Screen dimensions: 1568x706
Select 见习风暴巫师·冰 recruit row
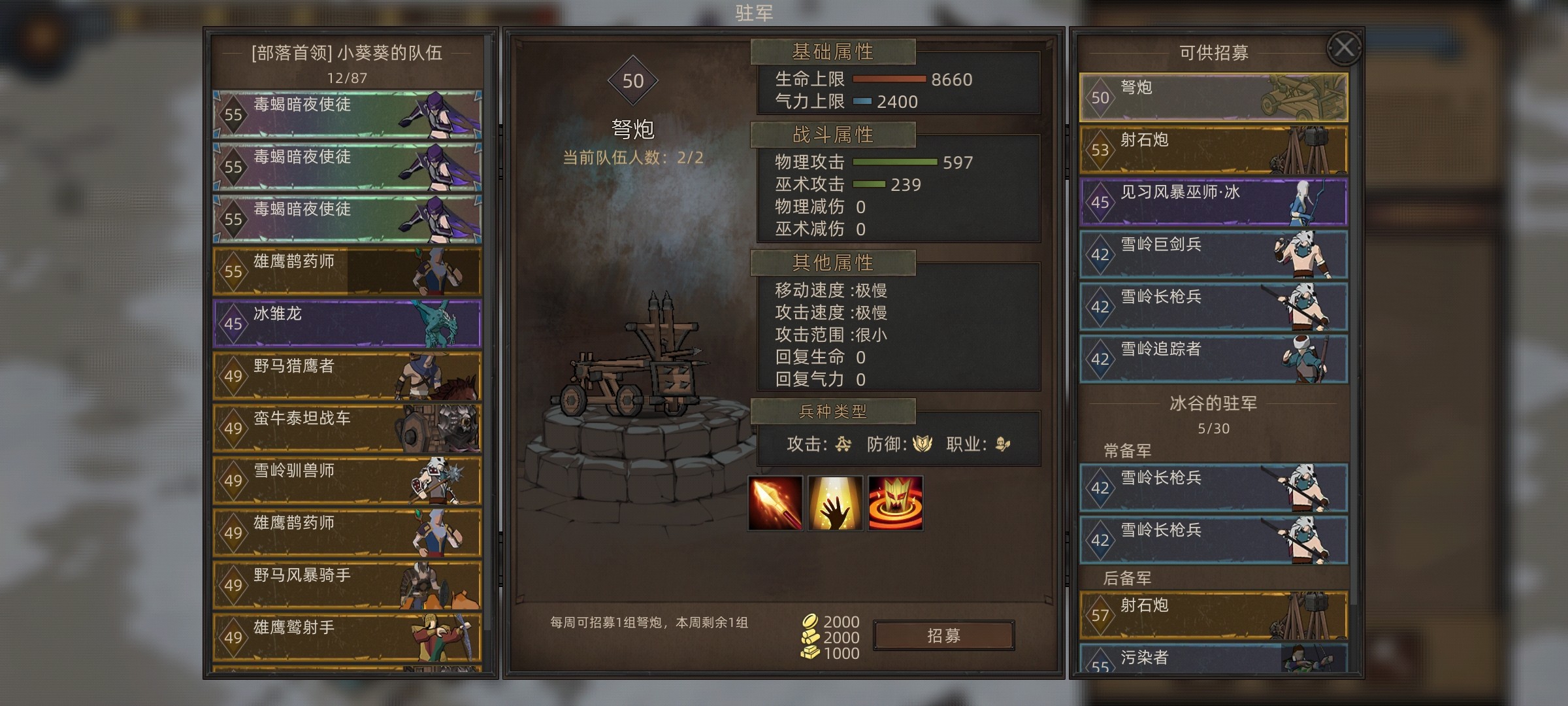click(x=1213, y=202)
